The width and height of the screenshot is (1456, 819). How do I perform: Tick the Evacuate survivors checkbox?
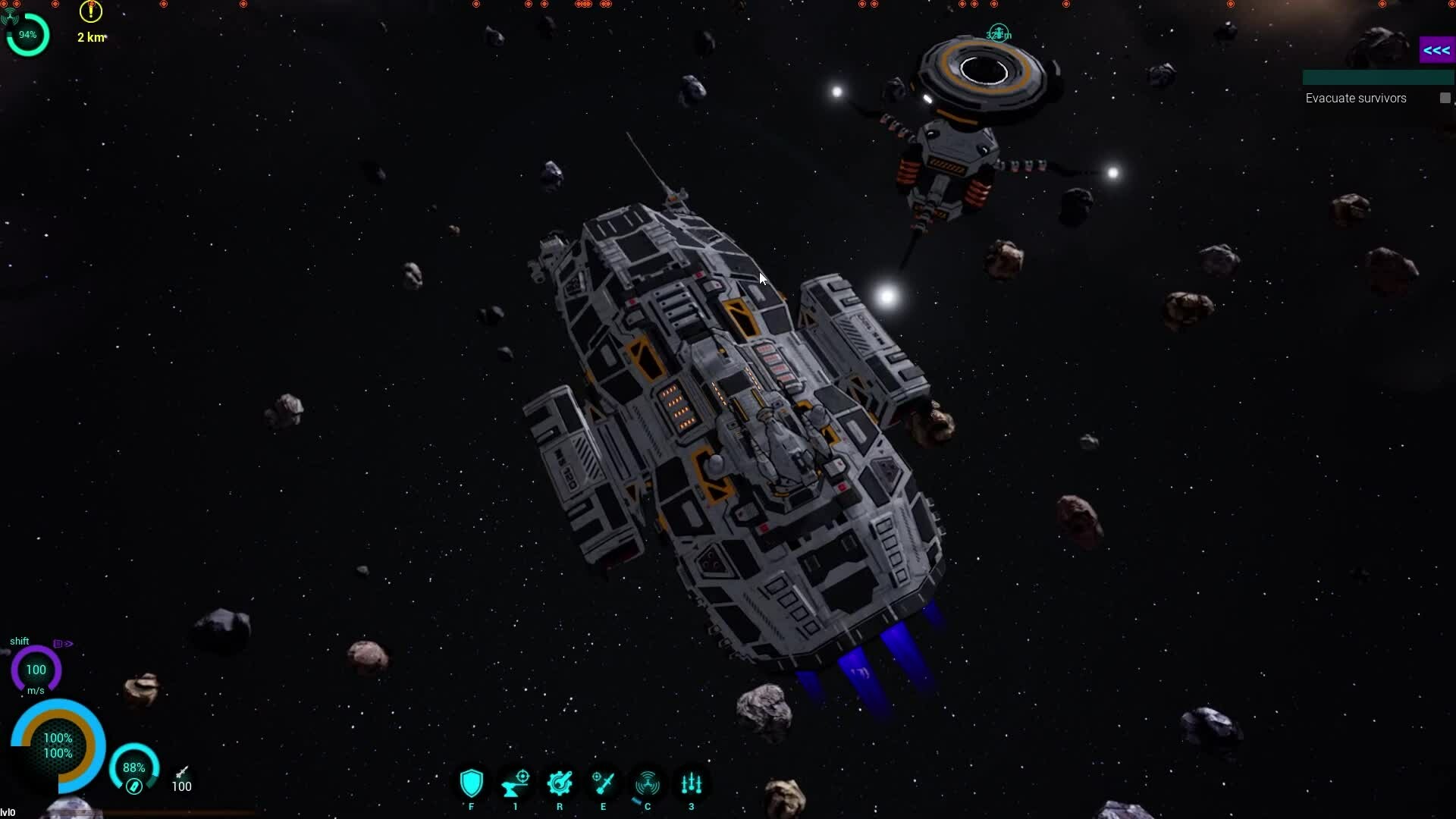[1445, 98]
